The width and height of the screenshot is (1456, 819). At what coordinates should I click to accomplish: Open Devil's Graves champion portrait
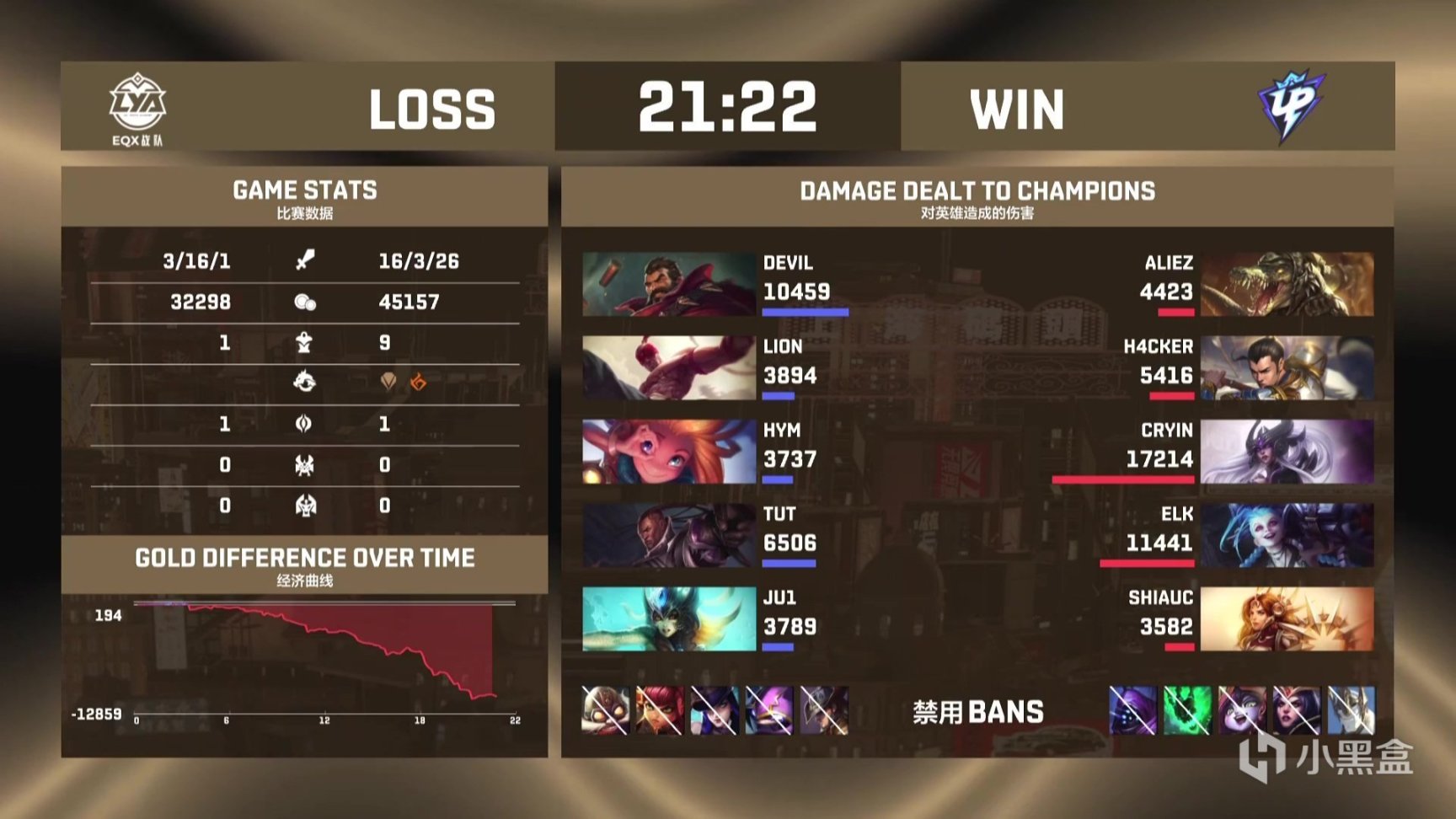coord(663,285)
